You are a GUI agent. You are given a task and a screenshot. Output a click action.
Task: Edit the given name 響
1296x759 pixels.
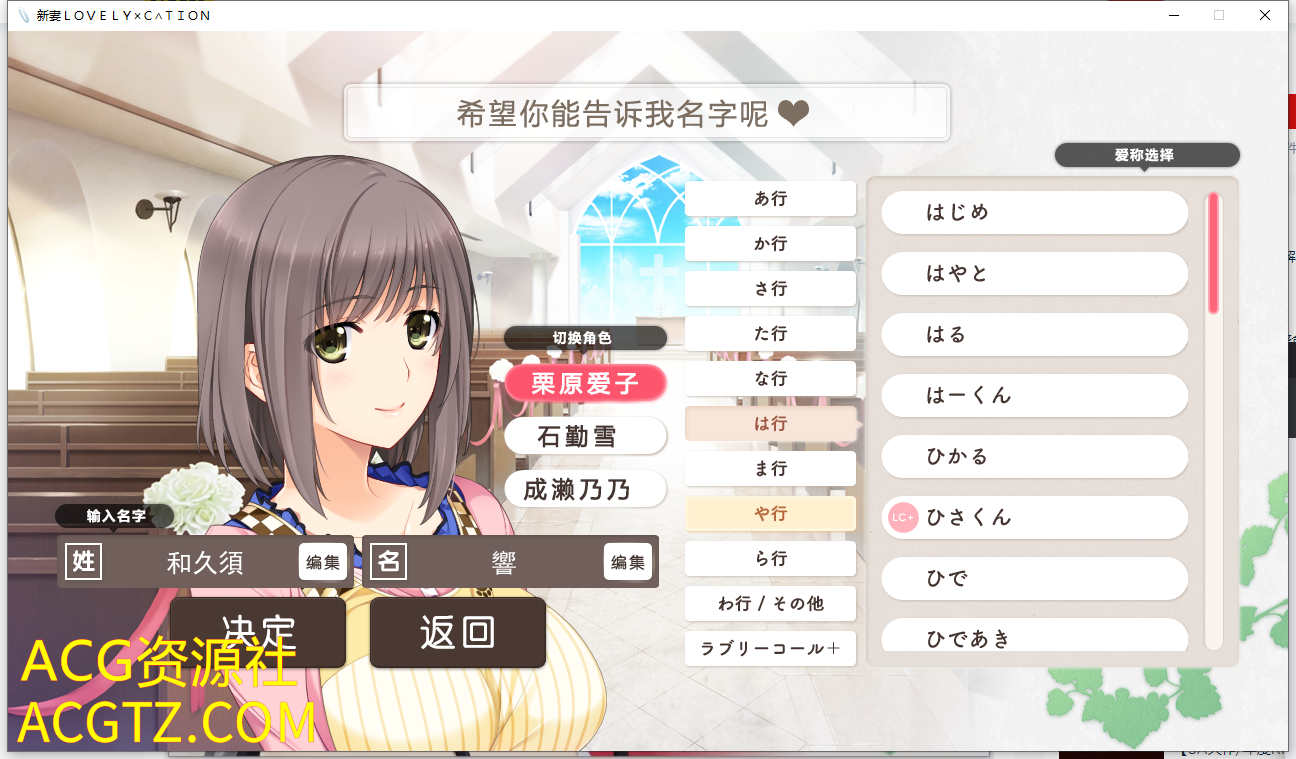tap(627, 562)
